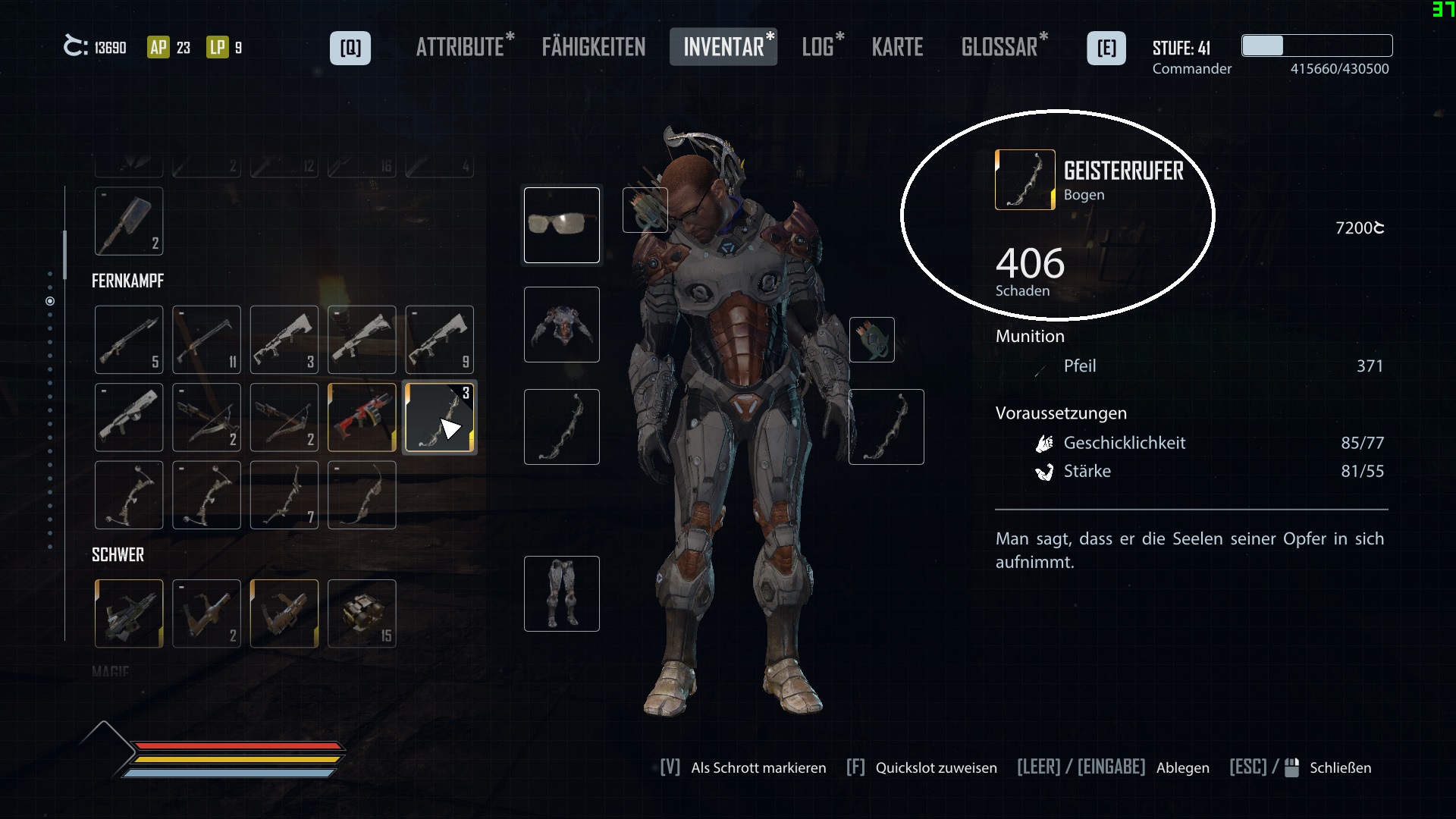
Task: Click the experience progress bar near STUFE 41
Action: tap(1316, 46)
